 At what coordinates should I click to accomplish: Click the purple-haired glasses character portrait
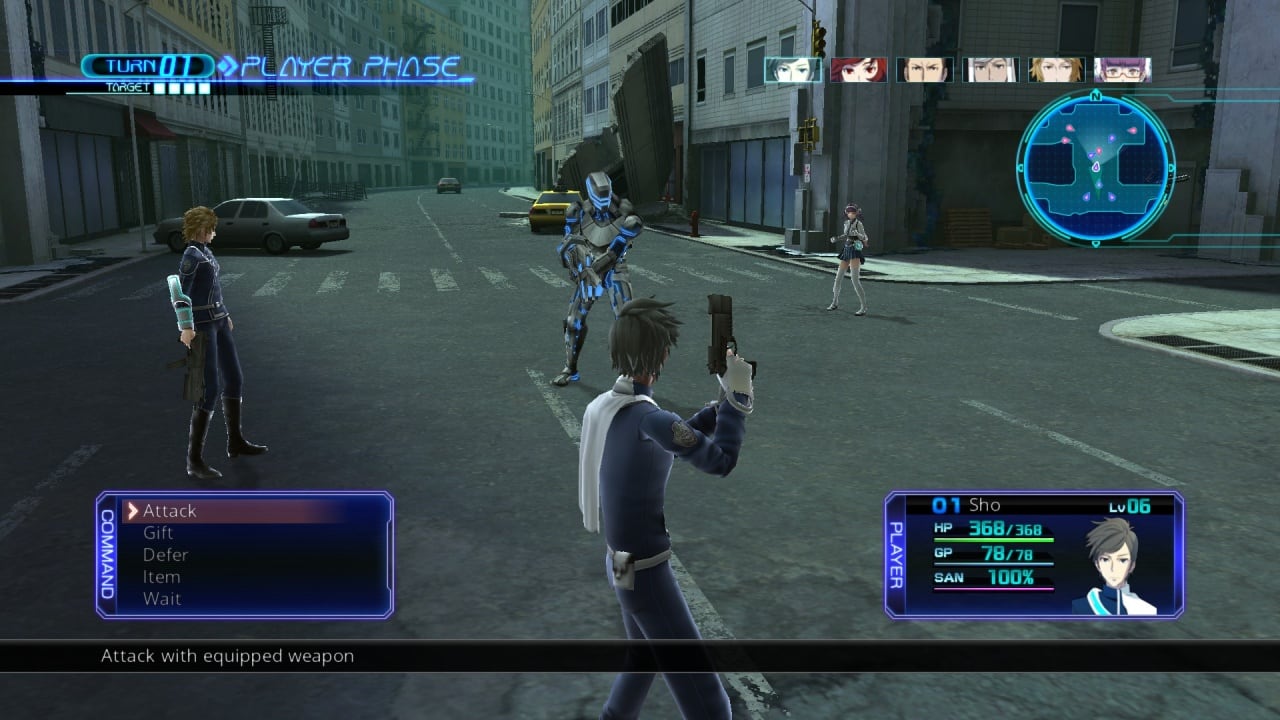pos(1122,69)
